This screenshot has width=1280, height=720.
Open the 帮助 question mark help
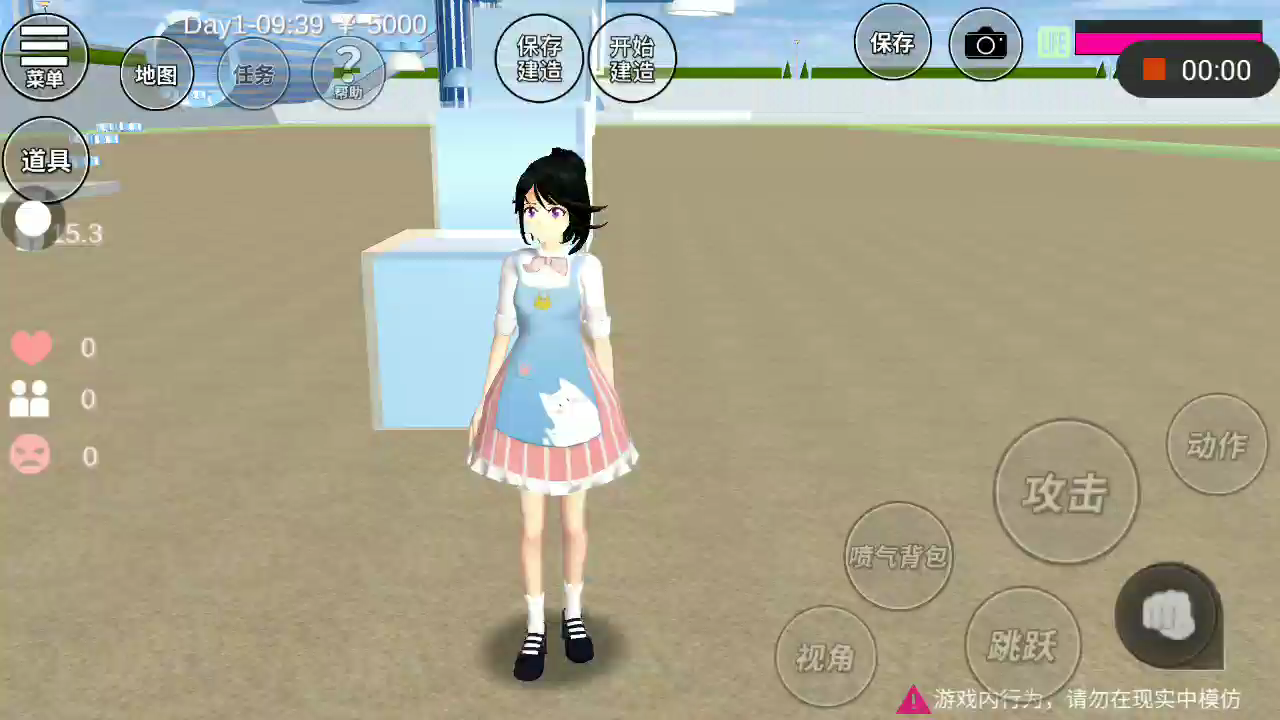[x=348, y=72]
